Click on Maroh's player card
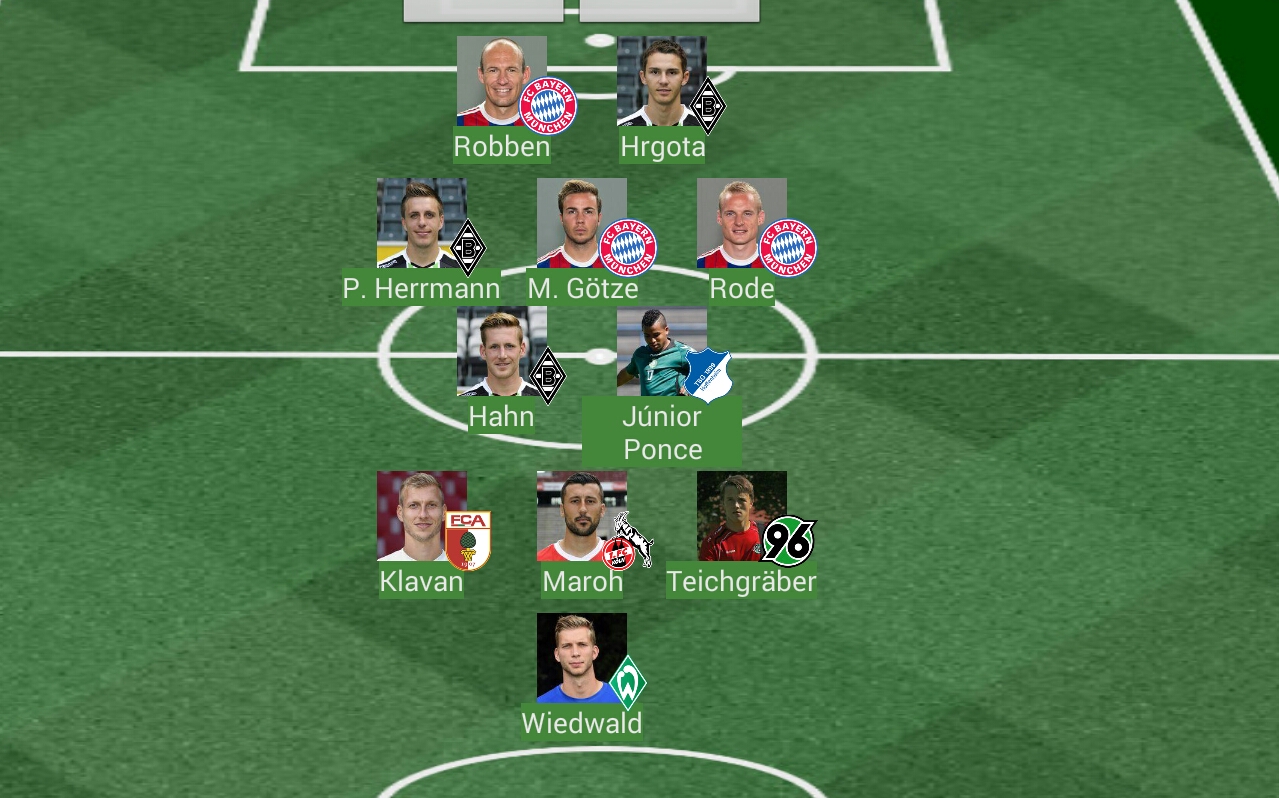This screenshot has width=1279, height=798. (x=582, y=516)
